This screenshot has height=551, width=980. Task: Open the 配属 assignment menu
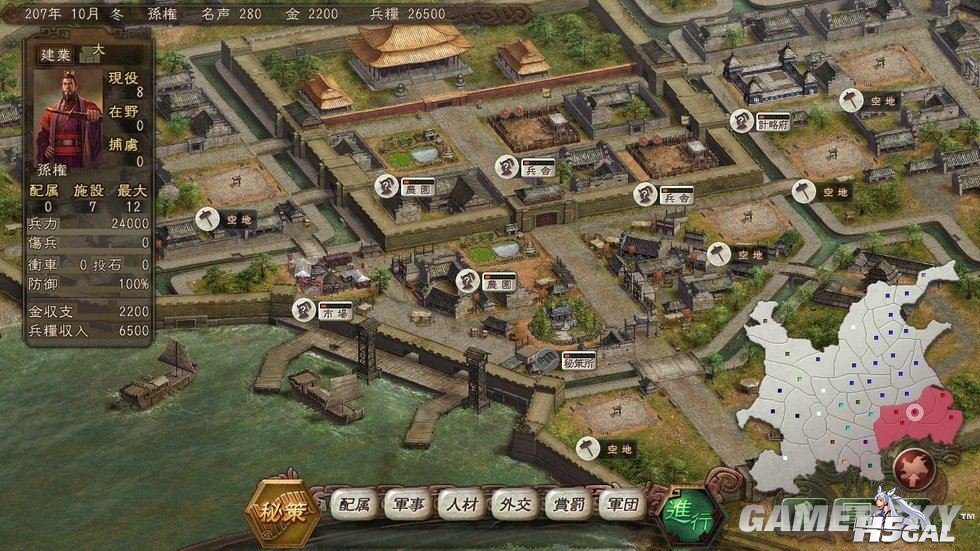[355, 506]
